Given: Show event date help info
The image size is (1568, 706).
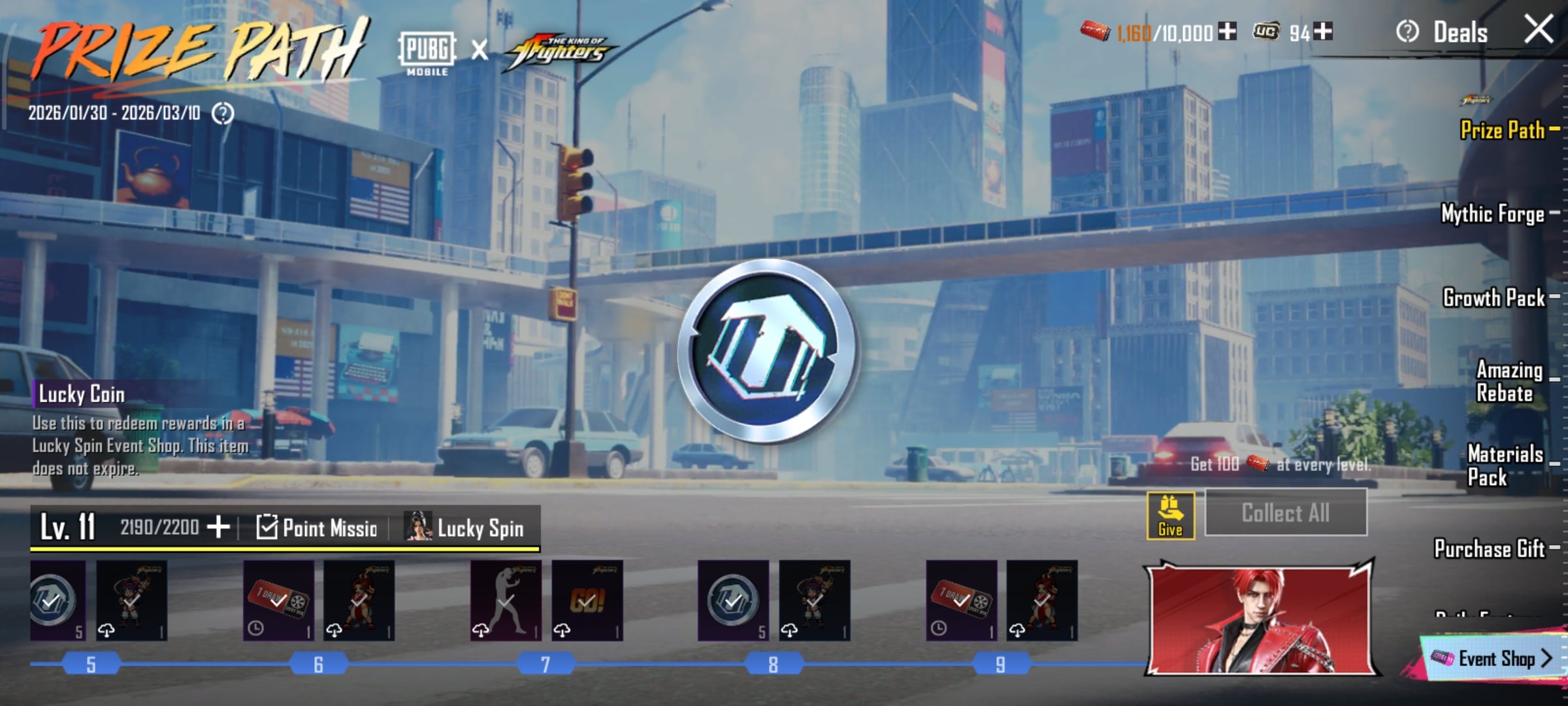Looking at the screenshot, I should coord(223,114).
